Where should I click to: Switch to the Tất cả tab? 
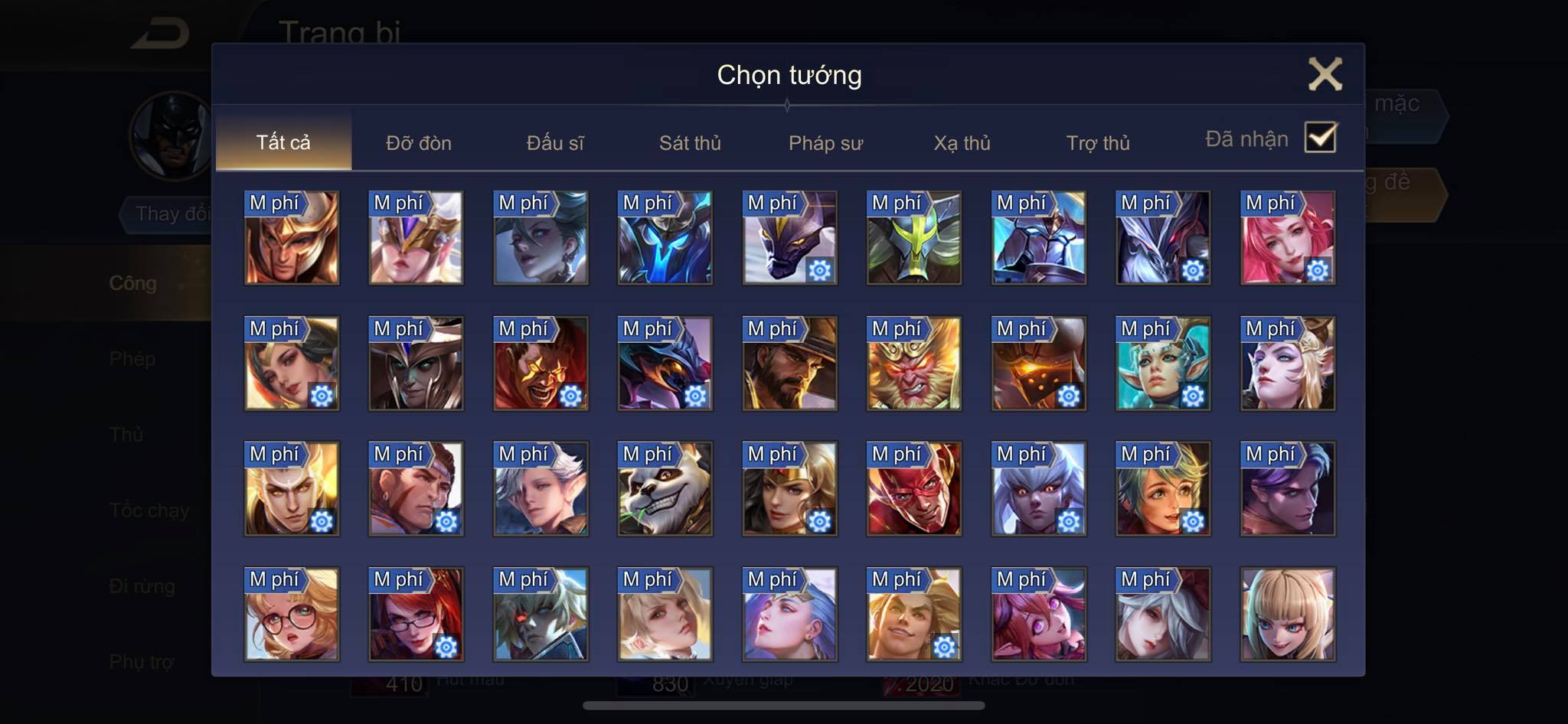tap(283, 142)
